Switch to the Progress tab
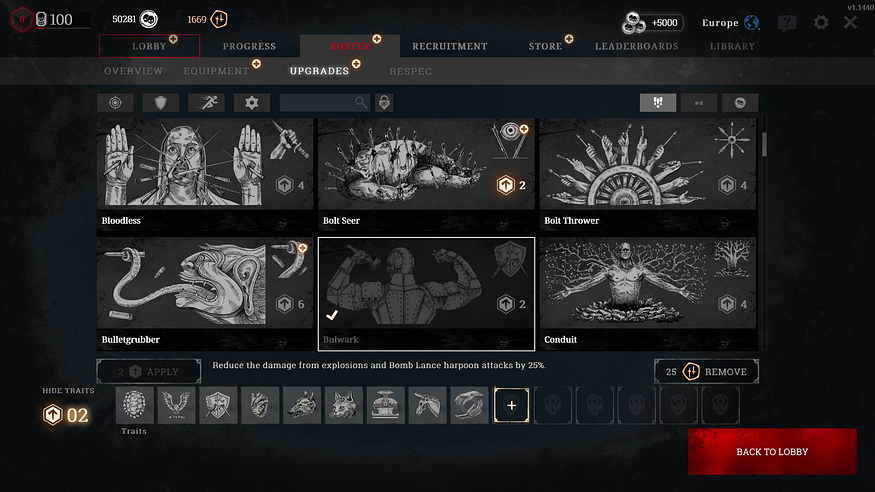 249,46
